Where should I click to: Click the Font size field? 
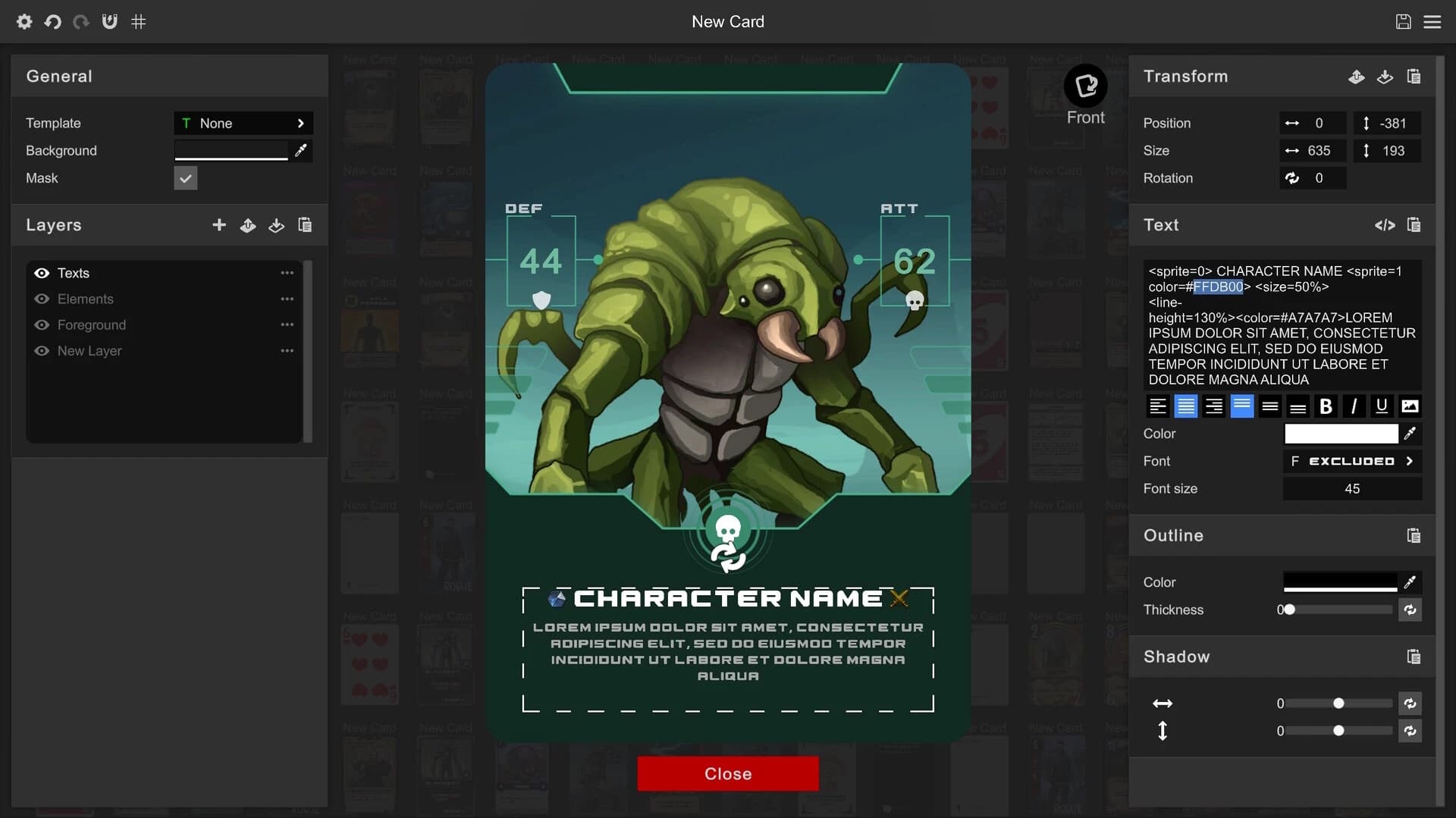pos(1352,489)
